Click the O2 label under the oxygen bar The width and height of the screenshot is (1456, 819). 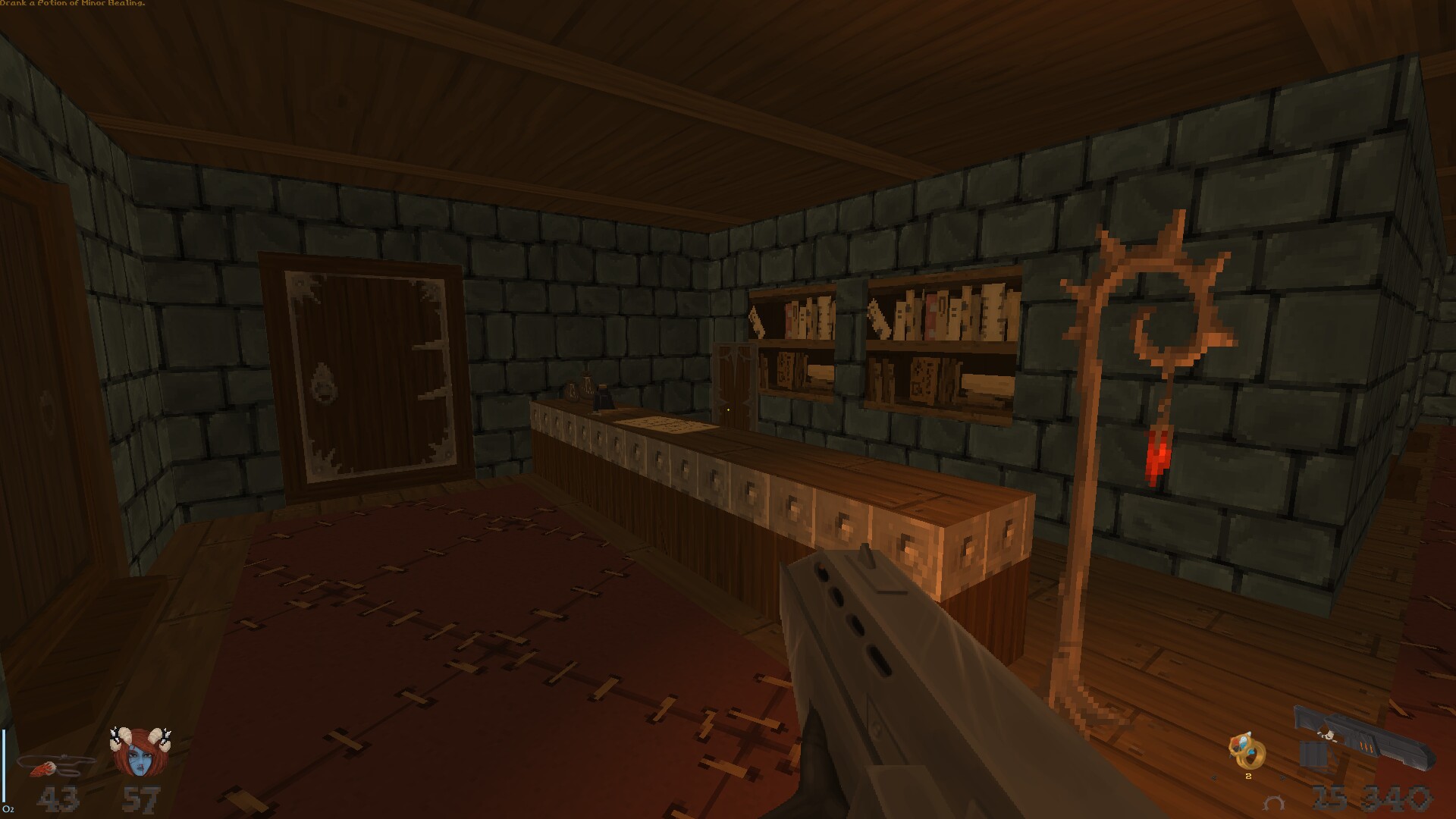pos(9,809)
